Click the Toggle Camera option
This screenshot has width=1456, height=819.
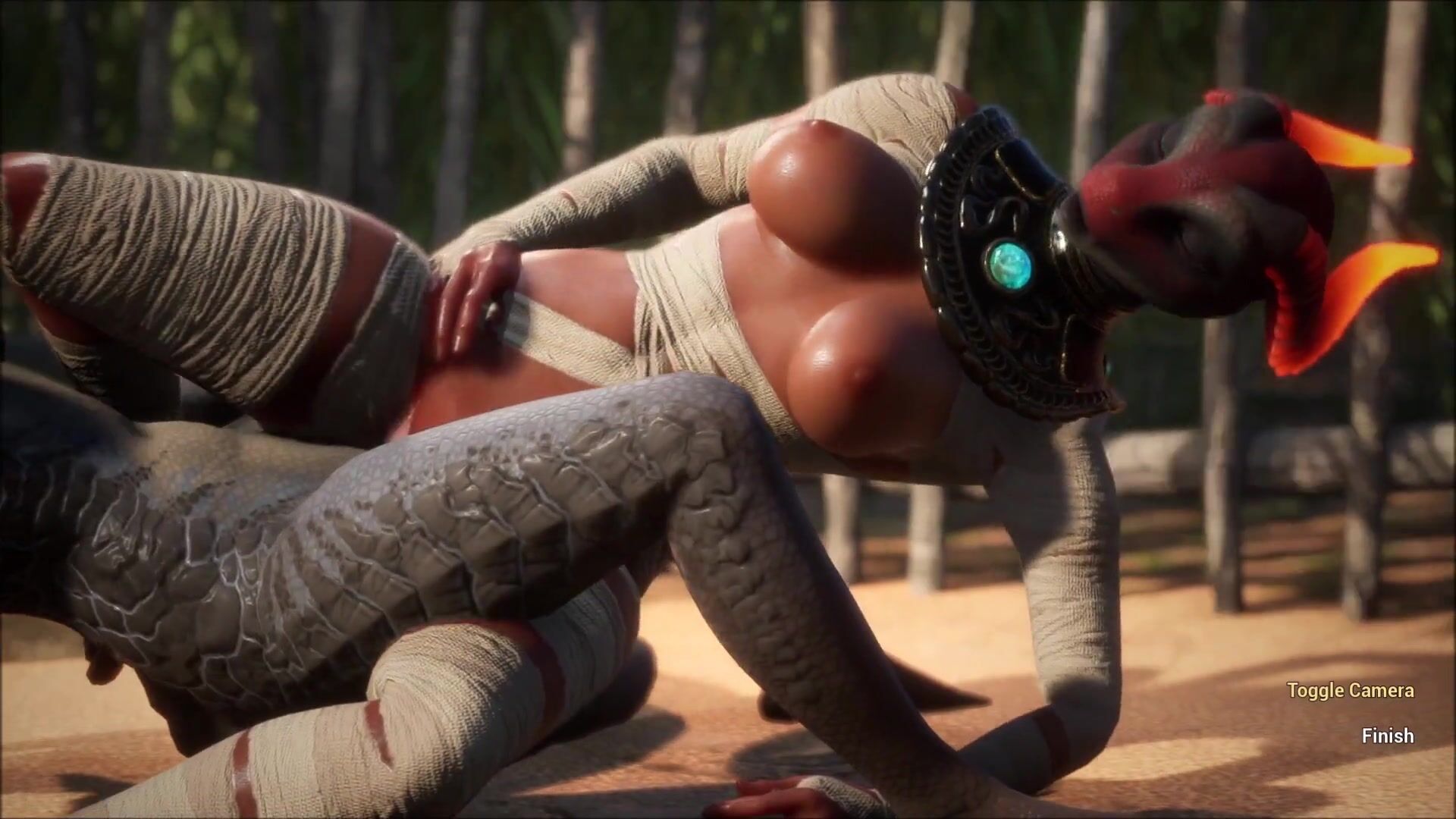click(x=1350, y=690)
